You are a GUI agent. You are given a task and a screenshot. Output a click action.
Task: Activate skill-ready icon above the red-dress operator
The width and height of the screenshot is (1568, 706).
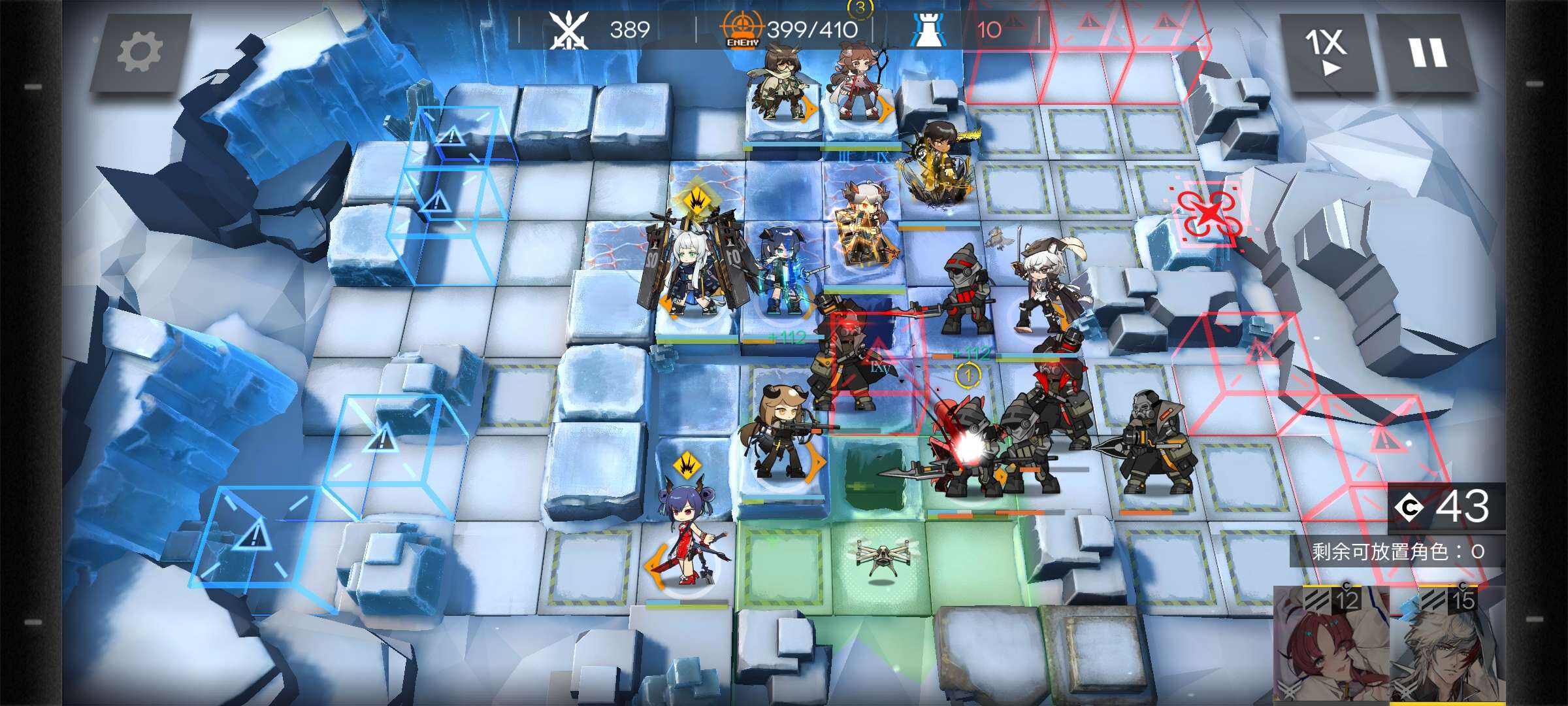pyautogui.click(x=686, y=465)
